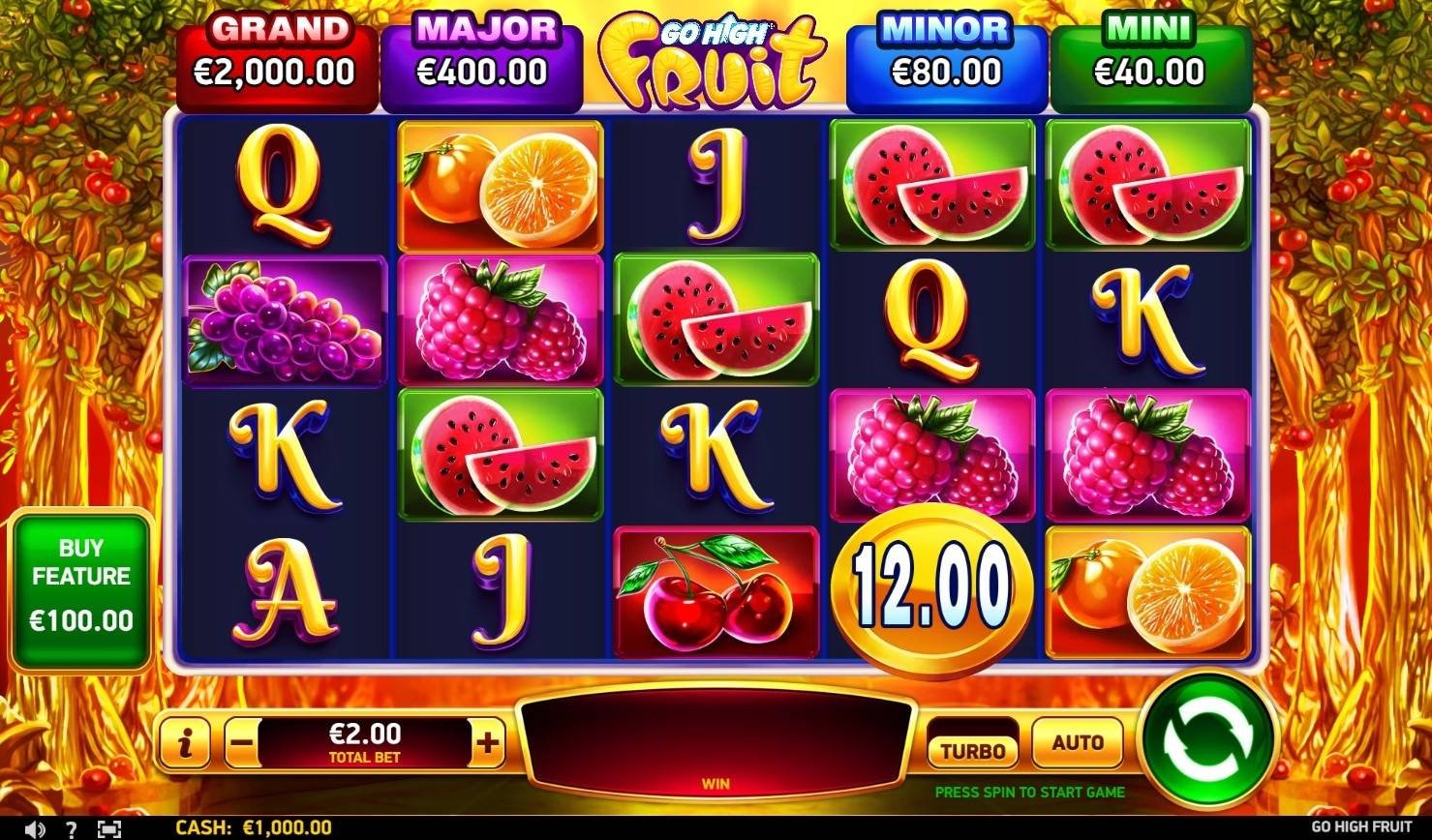
Task: Open help using the question mark icon
Action: (x=73, y=827)
